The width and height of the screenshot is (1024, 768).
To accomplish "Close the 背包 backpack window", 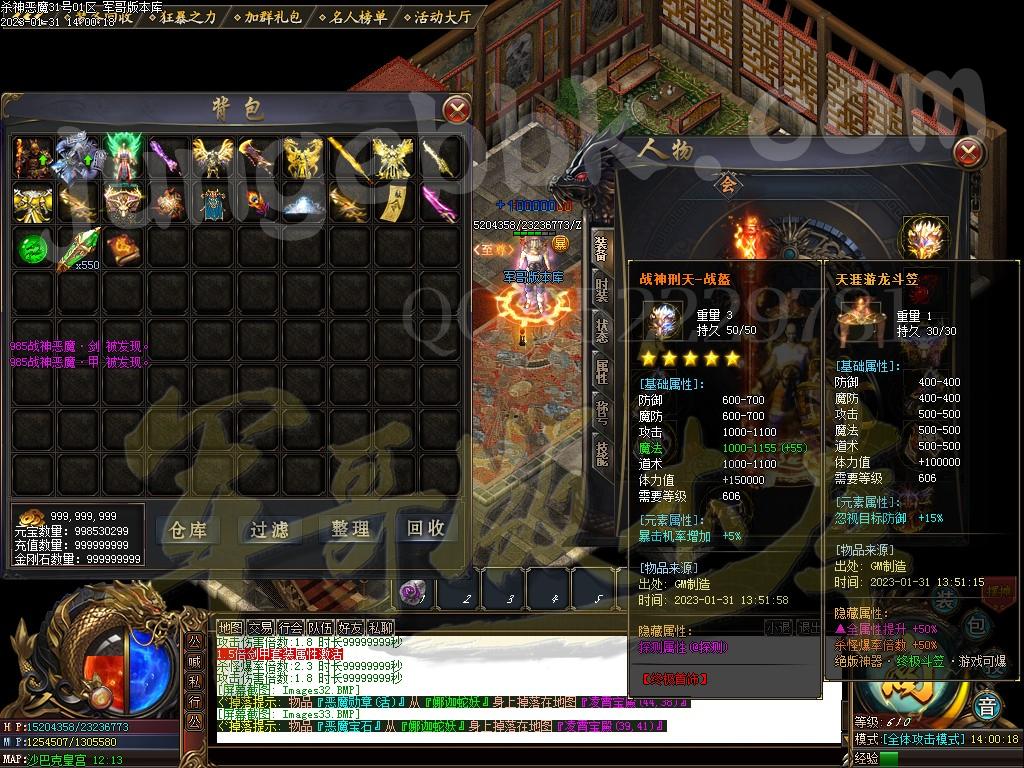I will click(x=456, y=108).
